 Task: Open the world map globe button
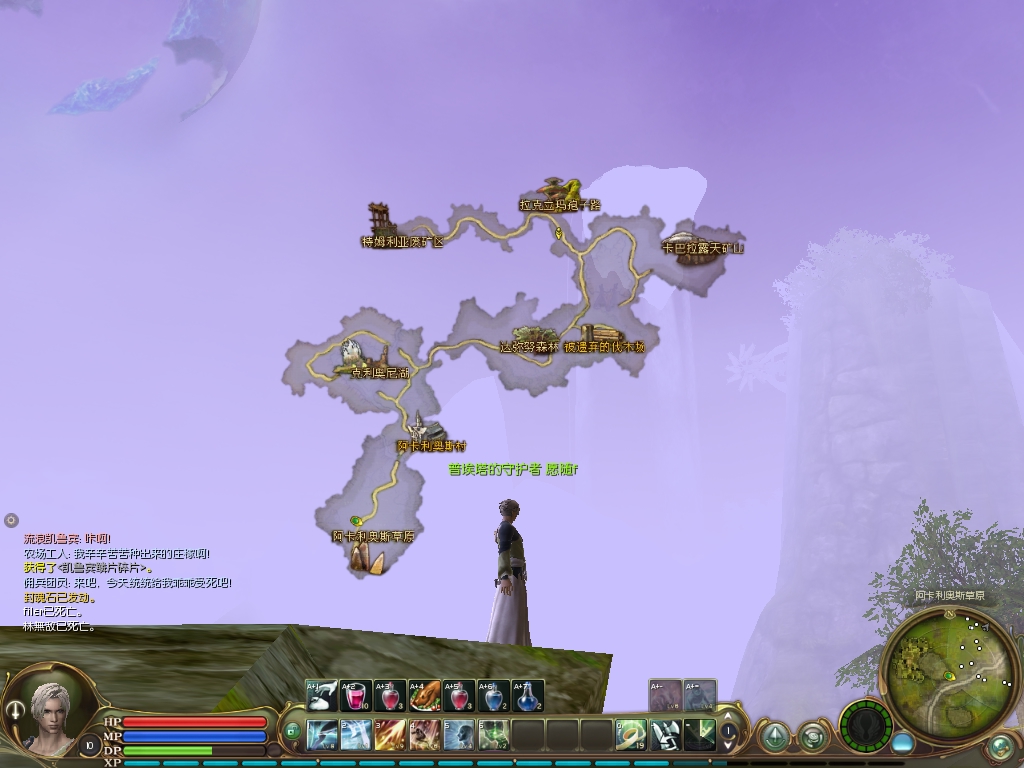[x=999, y=746]
